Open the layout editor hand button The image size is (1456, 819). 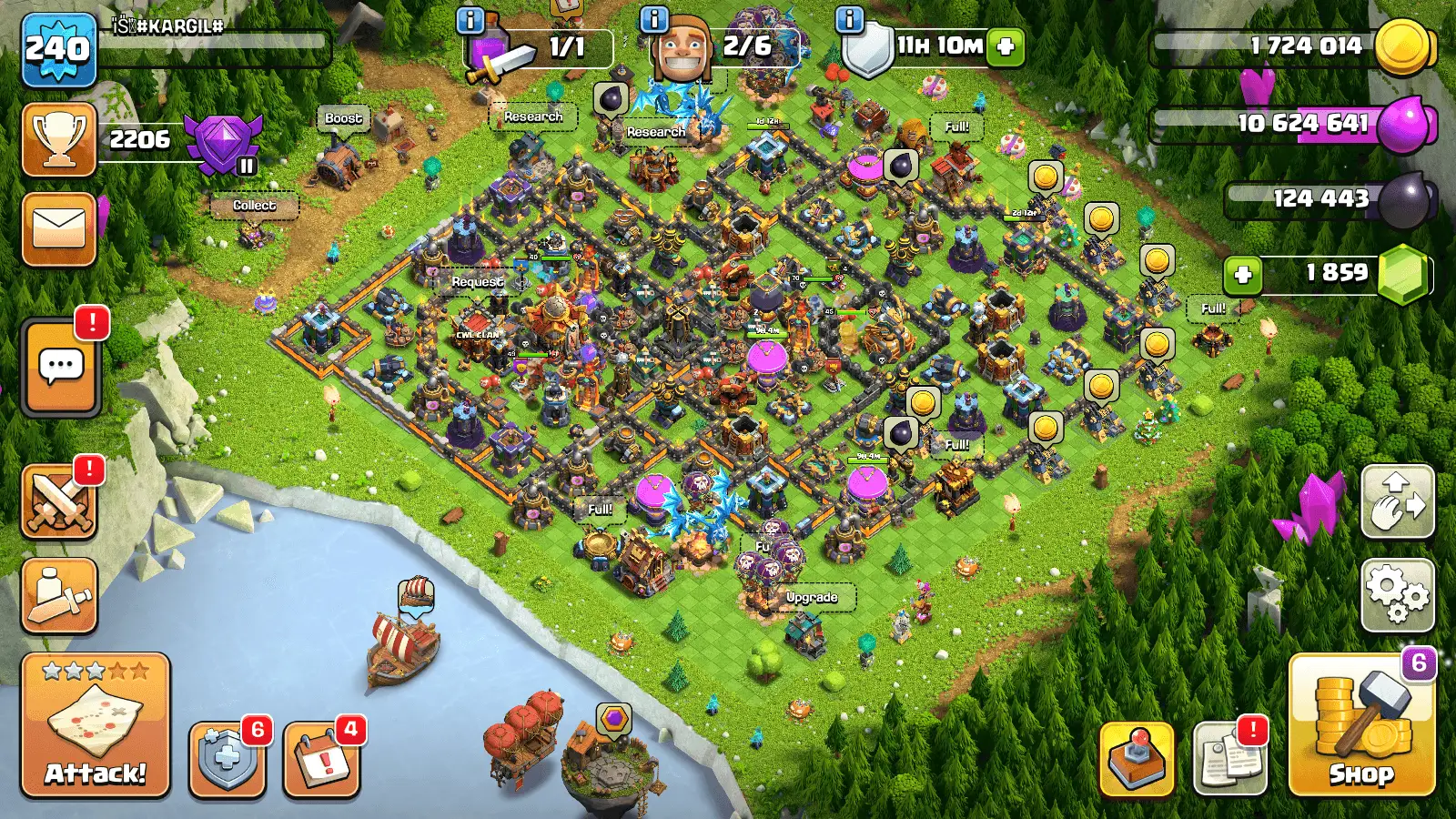pos(1398,502)
